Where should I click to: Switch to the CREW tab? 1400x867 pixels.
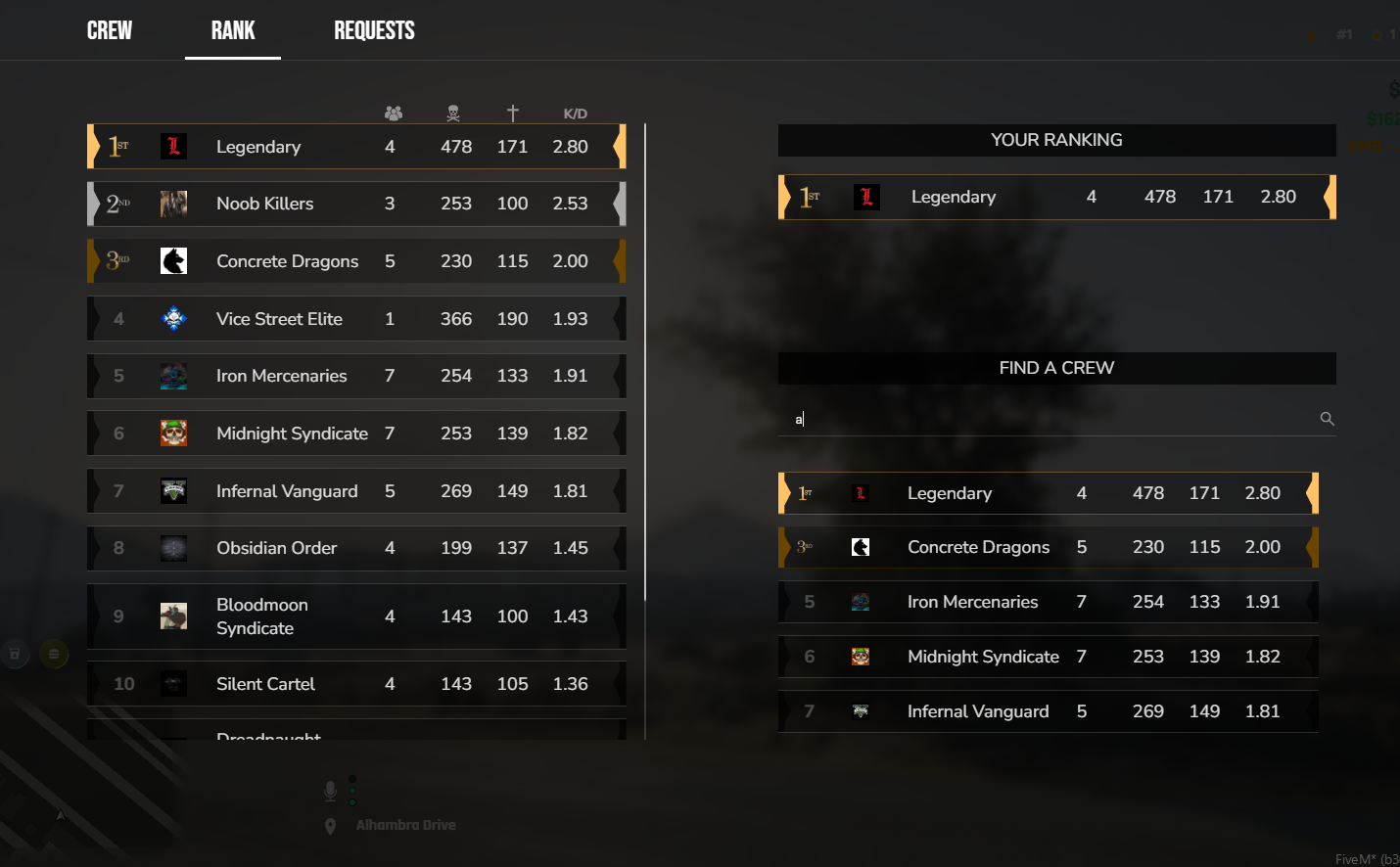point(109,30)
